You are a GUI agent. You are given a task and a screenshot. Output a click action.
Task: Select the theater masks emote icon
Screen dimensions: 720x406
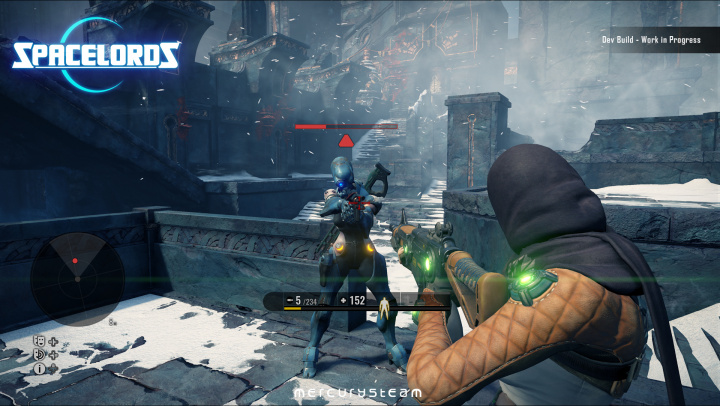tap(40, 341)
